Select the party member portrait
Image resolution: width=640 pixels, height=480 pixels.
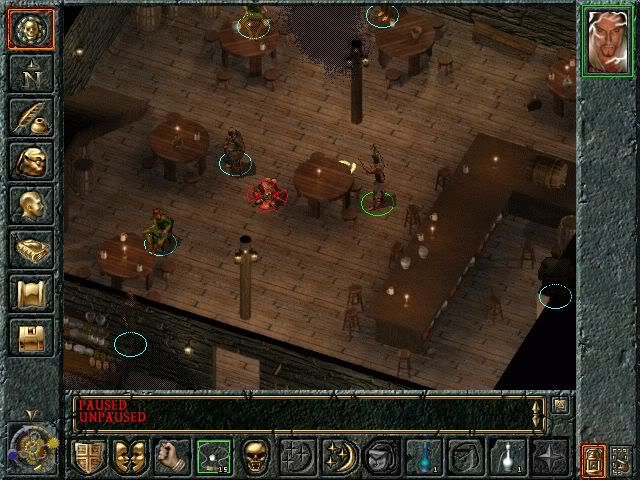click(x=607, y=43)
